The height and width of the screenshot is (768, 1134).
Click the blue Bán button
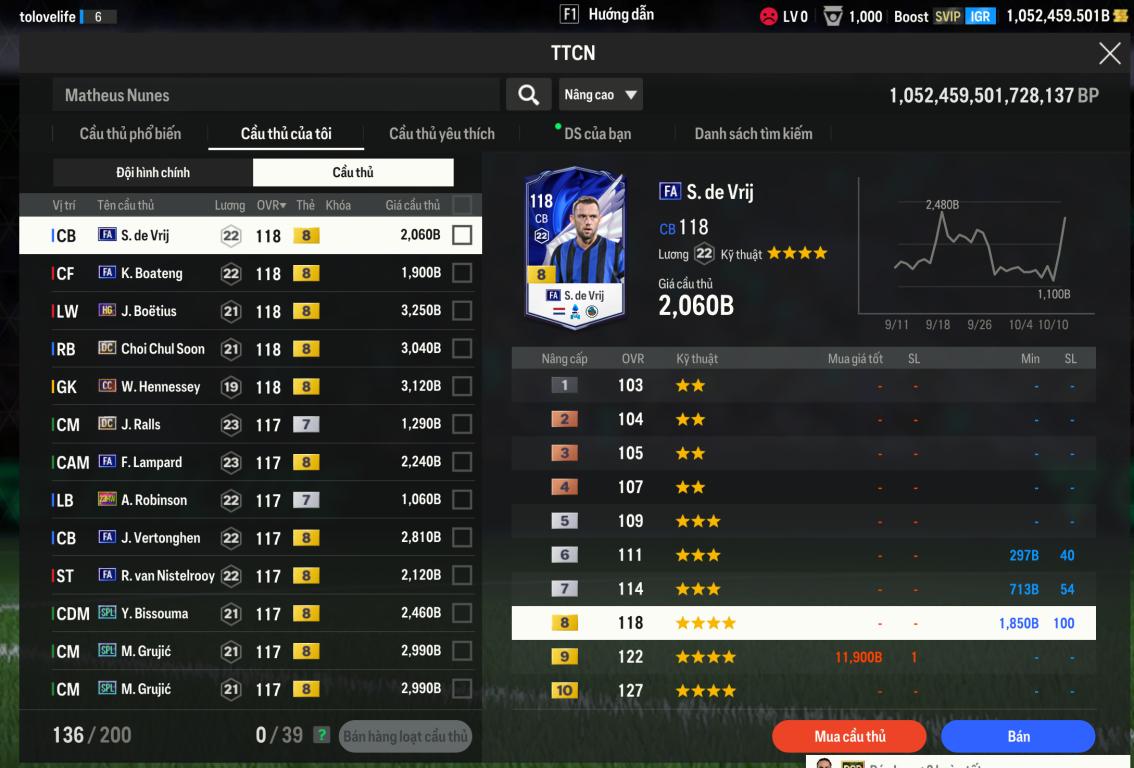(x=1018, y=736)
